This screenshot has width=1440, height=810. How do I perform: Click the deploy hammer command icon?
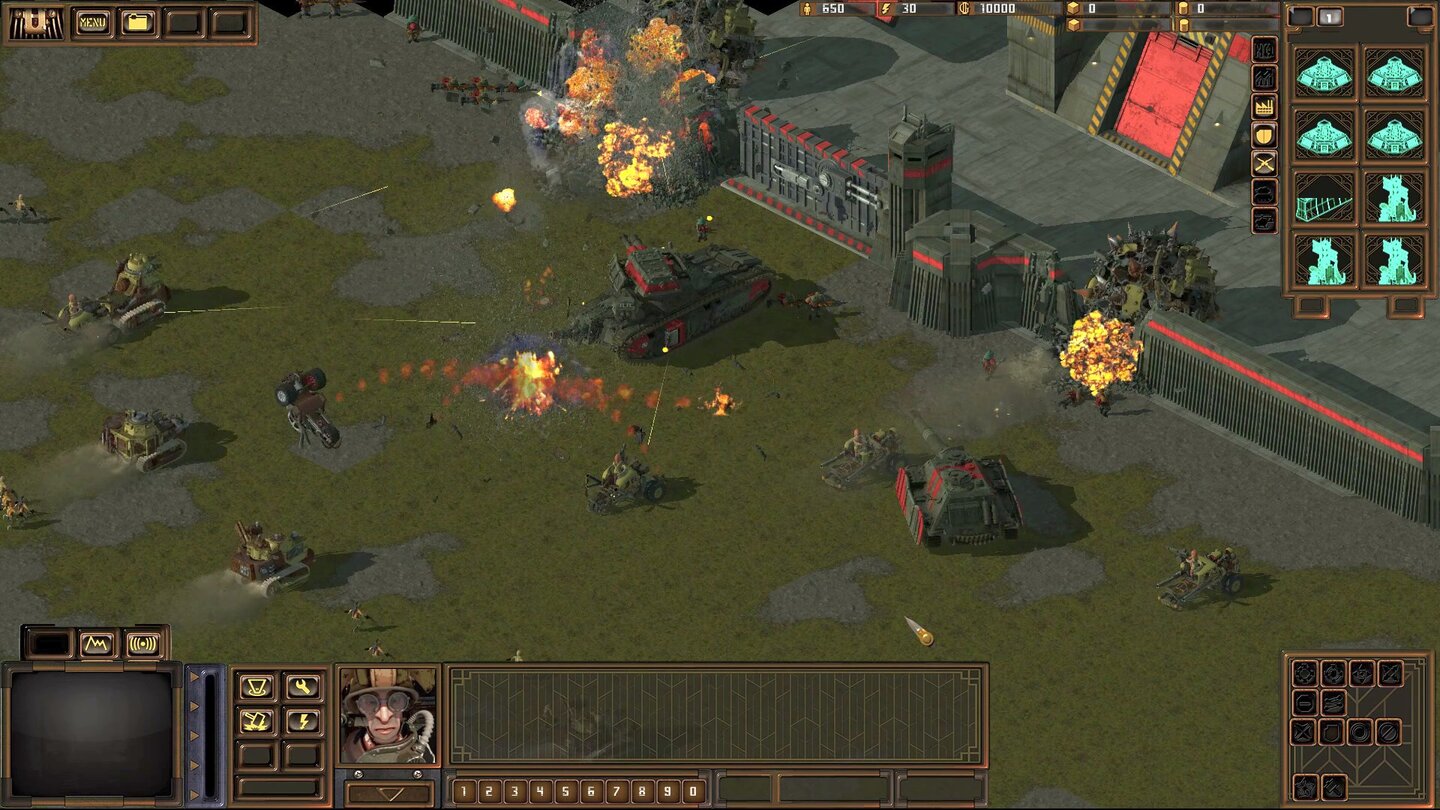tap(258, 722)
